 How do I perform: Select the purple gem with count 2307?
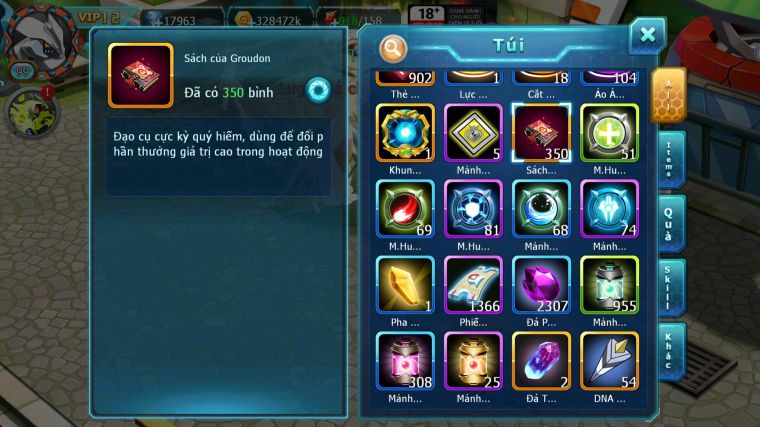tap(541, 285)
